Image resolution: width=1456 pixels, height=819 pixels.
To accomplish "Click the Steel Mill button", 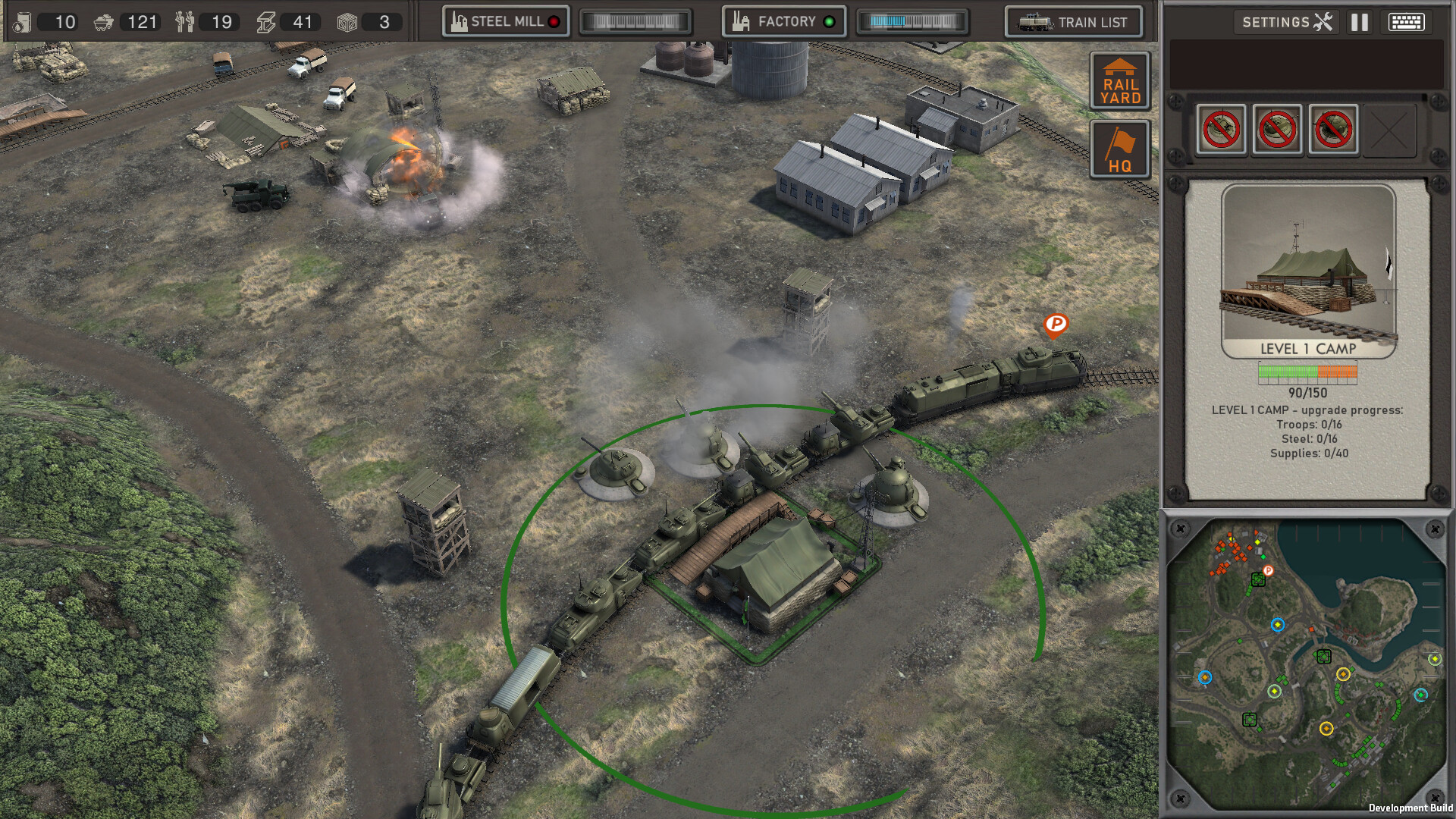I will 504,21.
